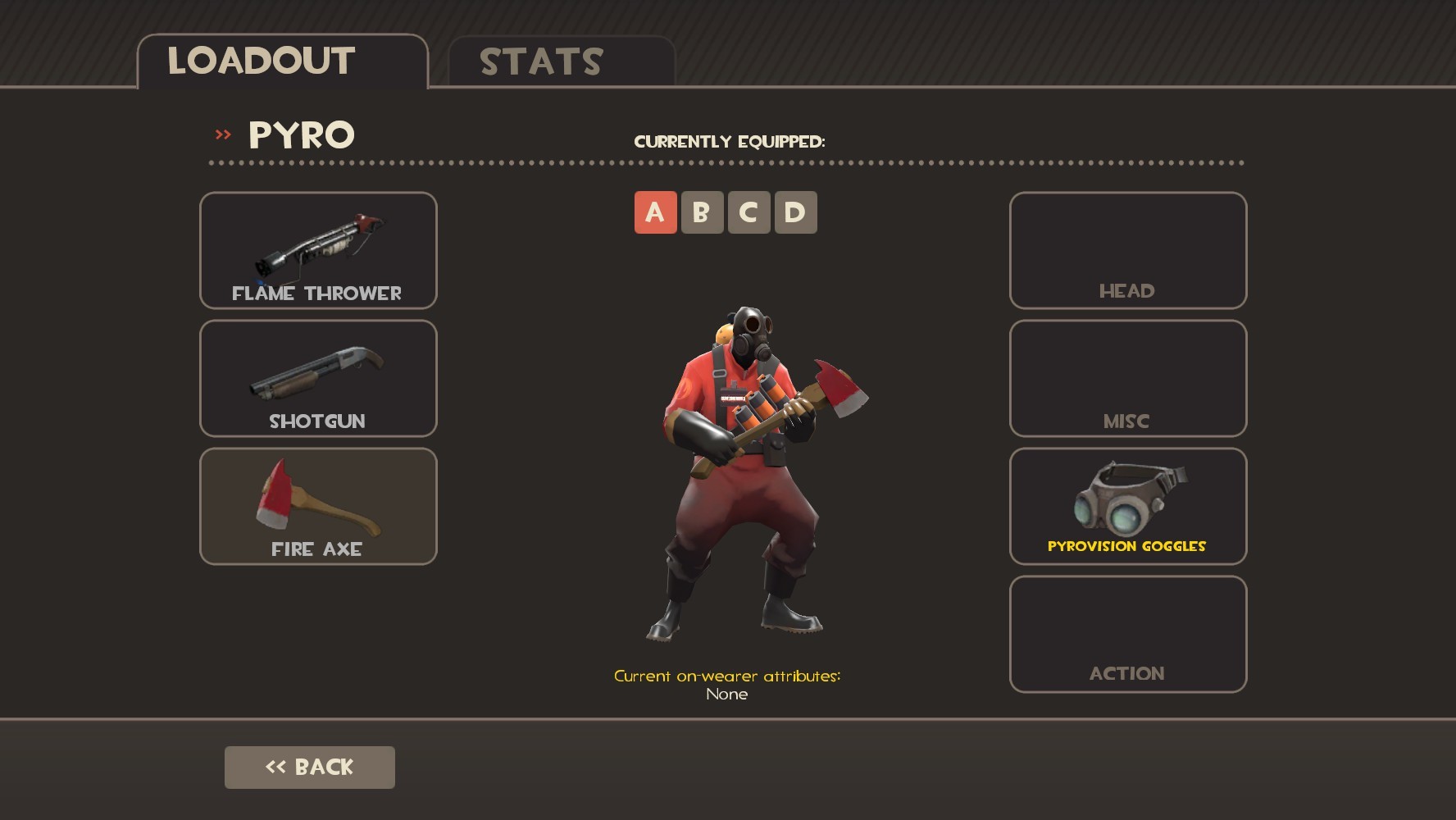
Task: Click the PYRO class name label
Action: 301,134
